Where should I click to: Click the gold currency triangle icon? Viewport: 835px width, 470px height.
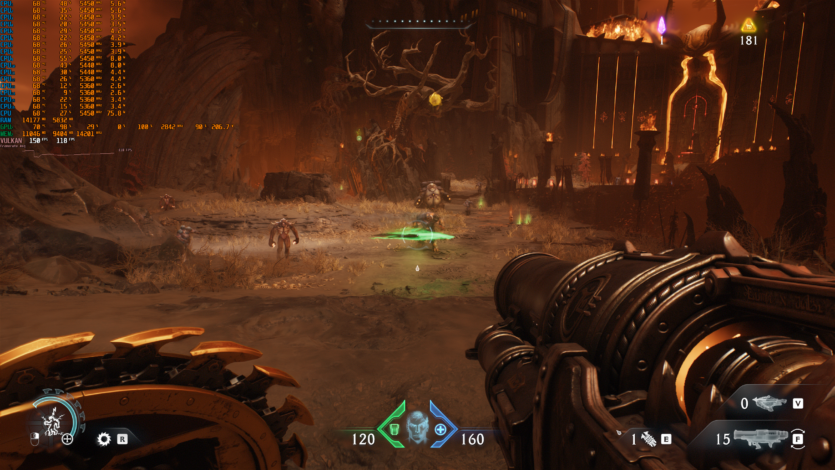pos(747,24)
